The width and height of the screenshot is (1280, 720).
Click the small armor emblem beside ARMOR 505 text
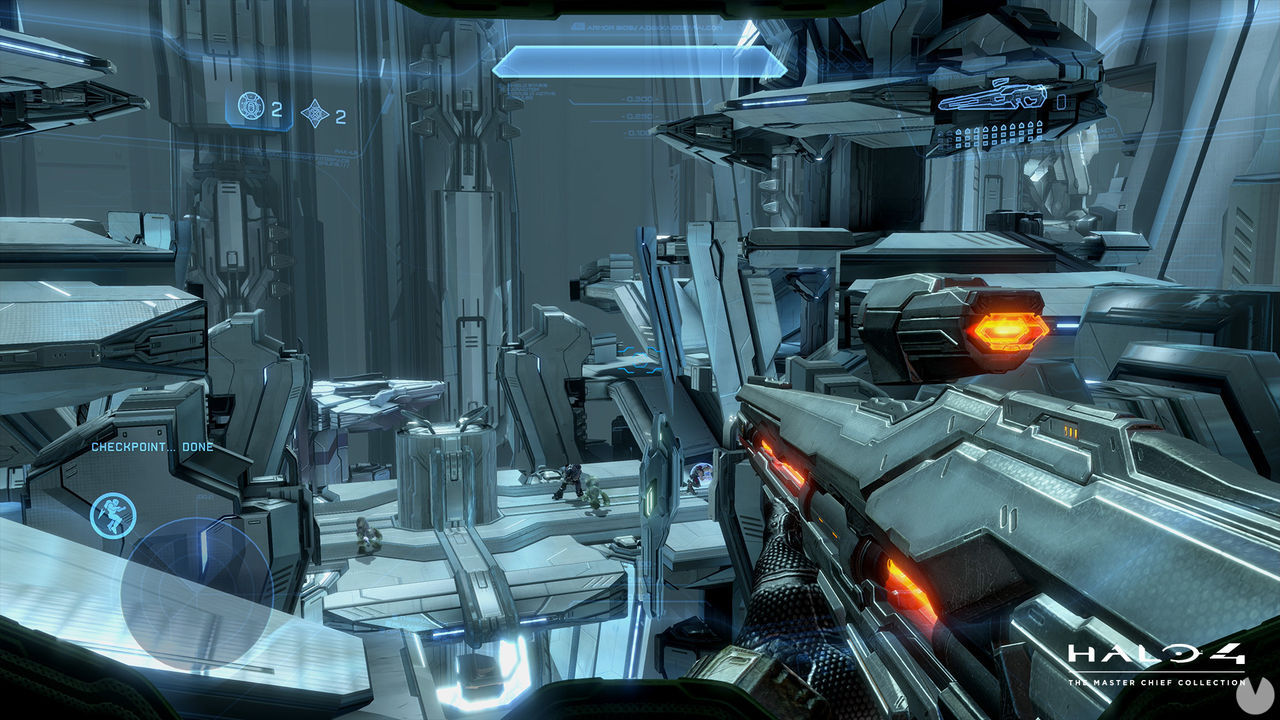click(578, 26)
